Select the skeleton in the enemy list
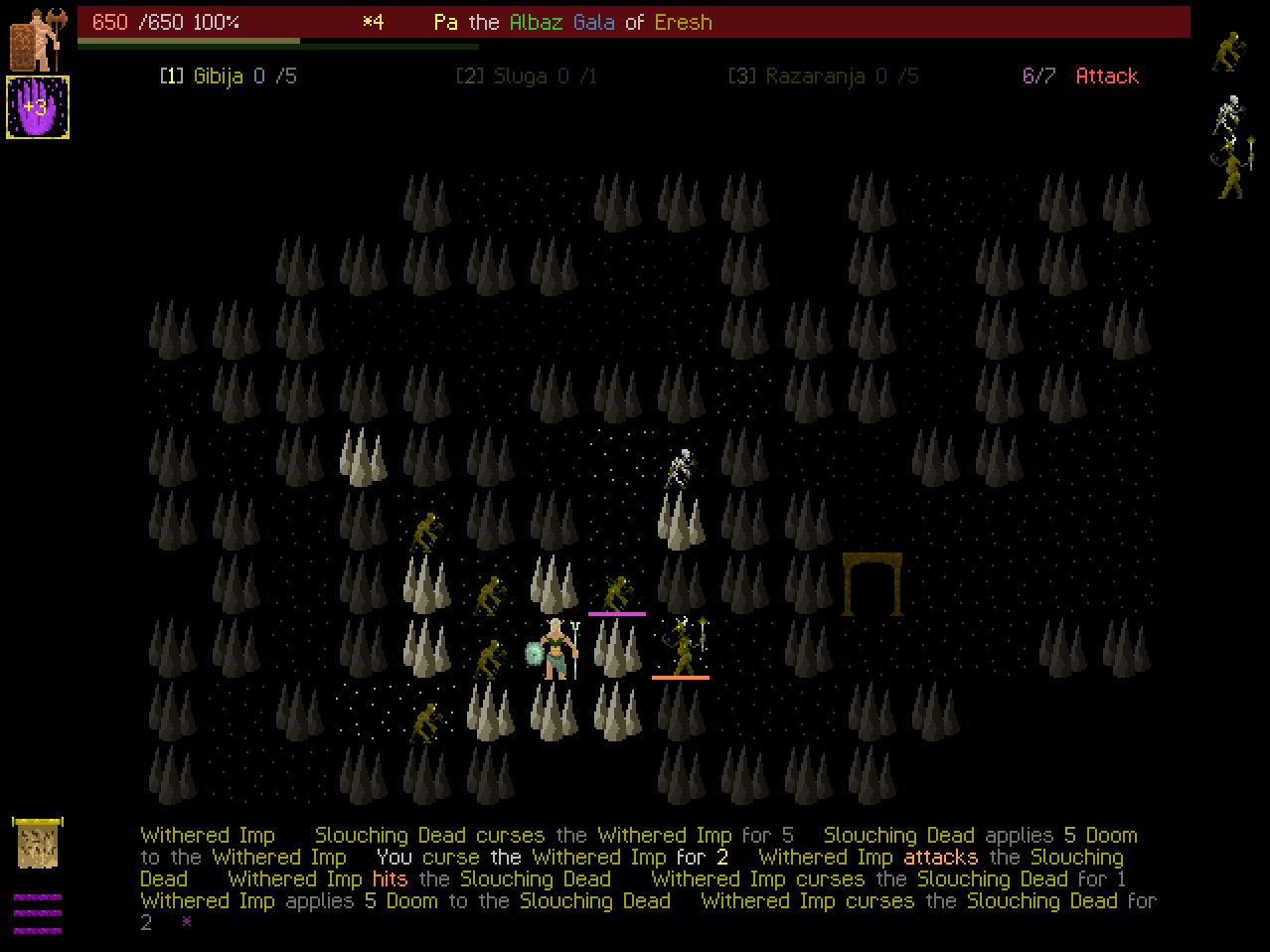 1229,115
